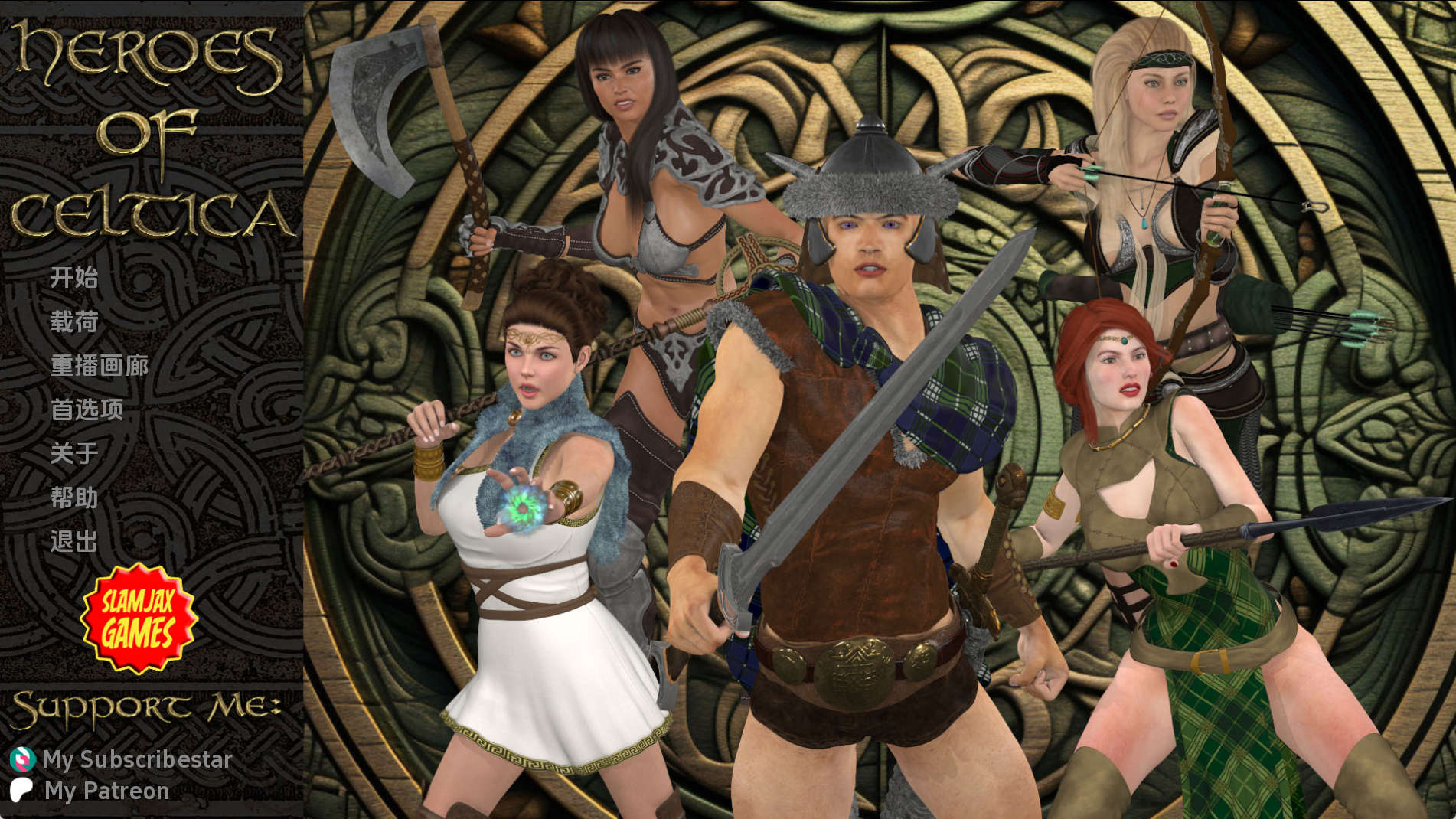This screenshot has width=1456, height=819.
Task: Start the game with 开始
Action: 74,277
